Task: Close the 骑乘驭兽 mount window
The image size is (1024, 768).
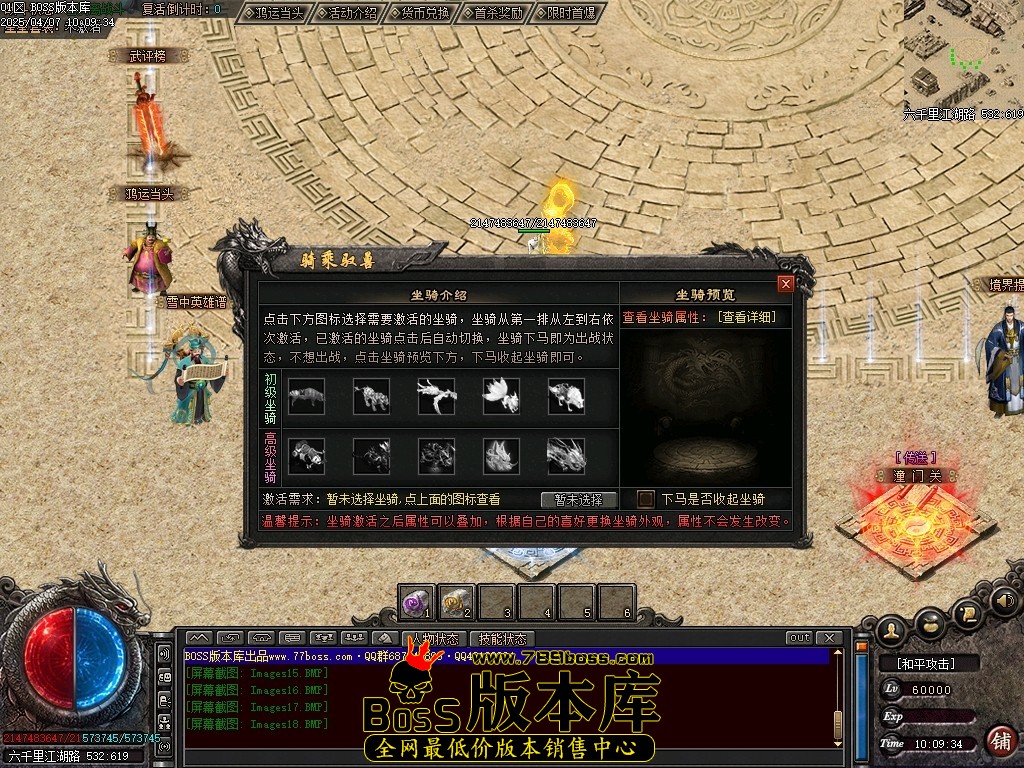Action: [786, 284]
